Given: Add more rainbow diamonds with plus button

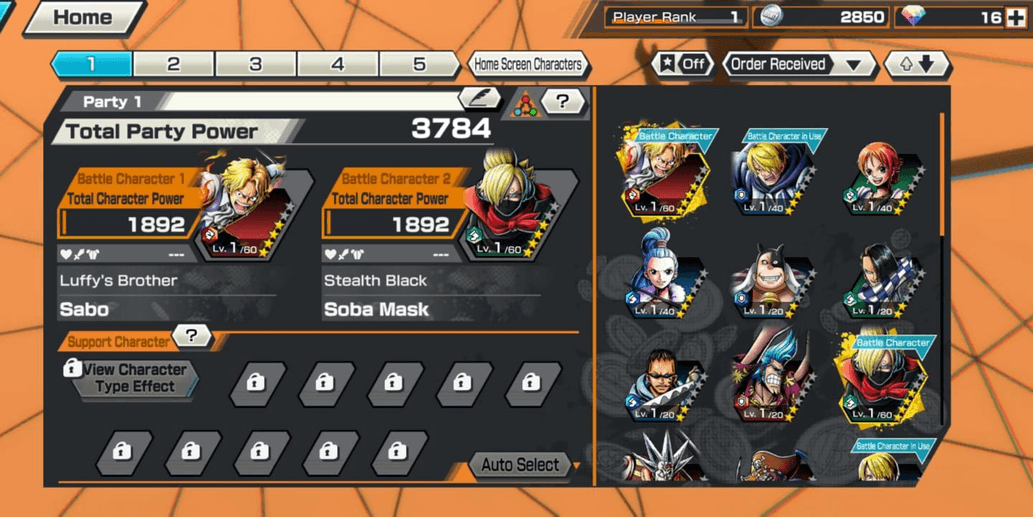Looking at the screenshot, I should click(1015, 17).
